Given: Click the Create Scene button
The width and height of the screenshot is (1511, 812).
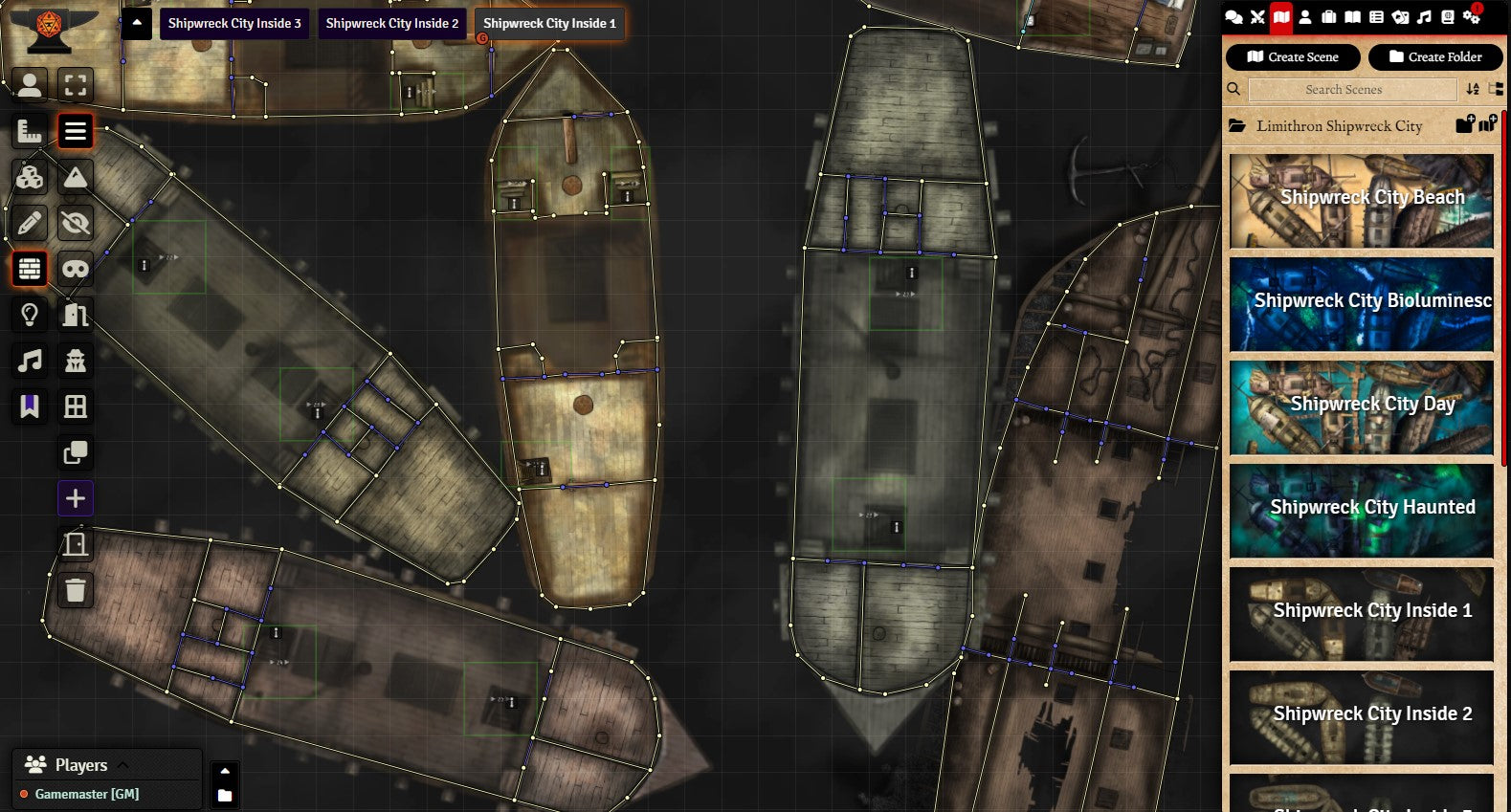Looking at the screenshot, I should pyautogui.click(x=1293, y=57).
